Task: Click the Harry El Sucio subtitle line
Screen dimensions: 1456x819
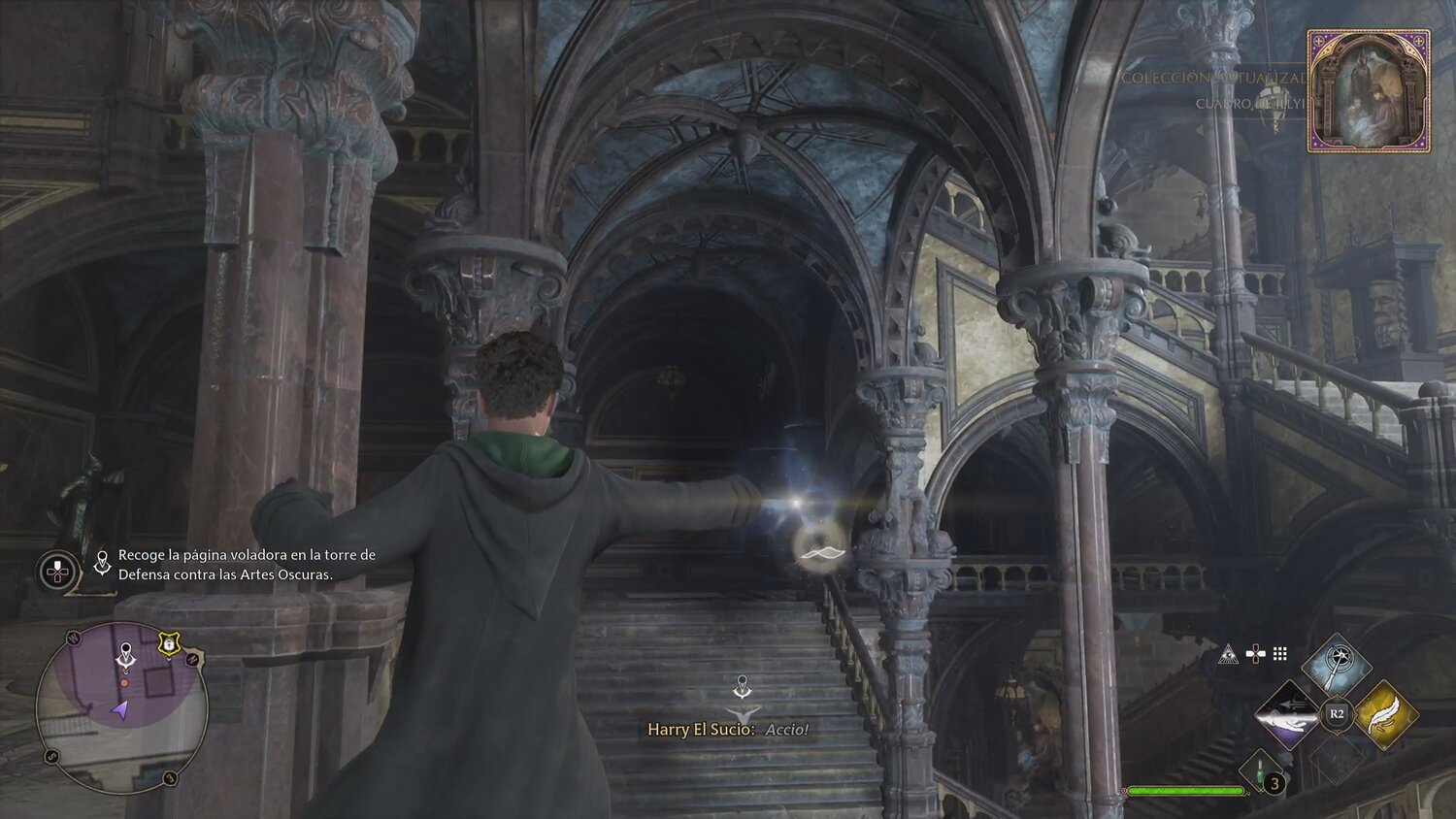Action: pos(727,730)
